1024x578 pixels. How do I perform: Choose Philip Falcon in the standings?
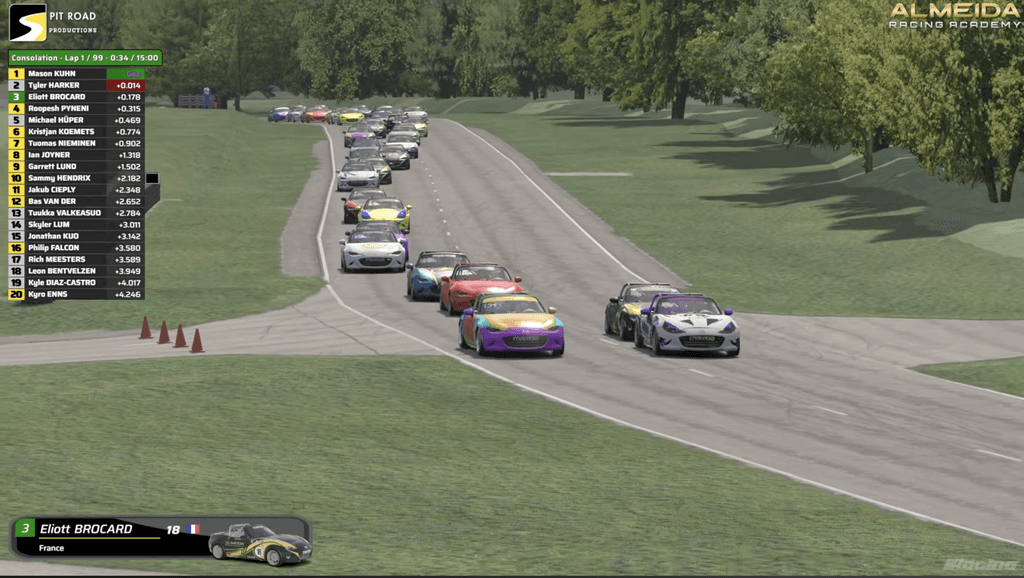tap(76, 248)
